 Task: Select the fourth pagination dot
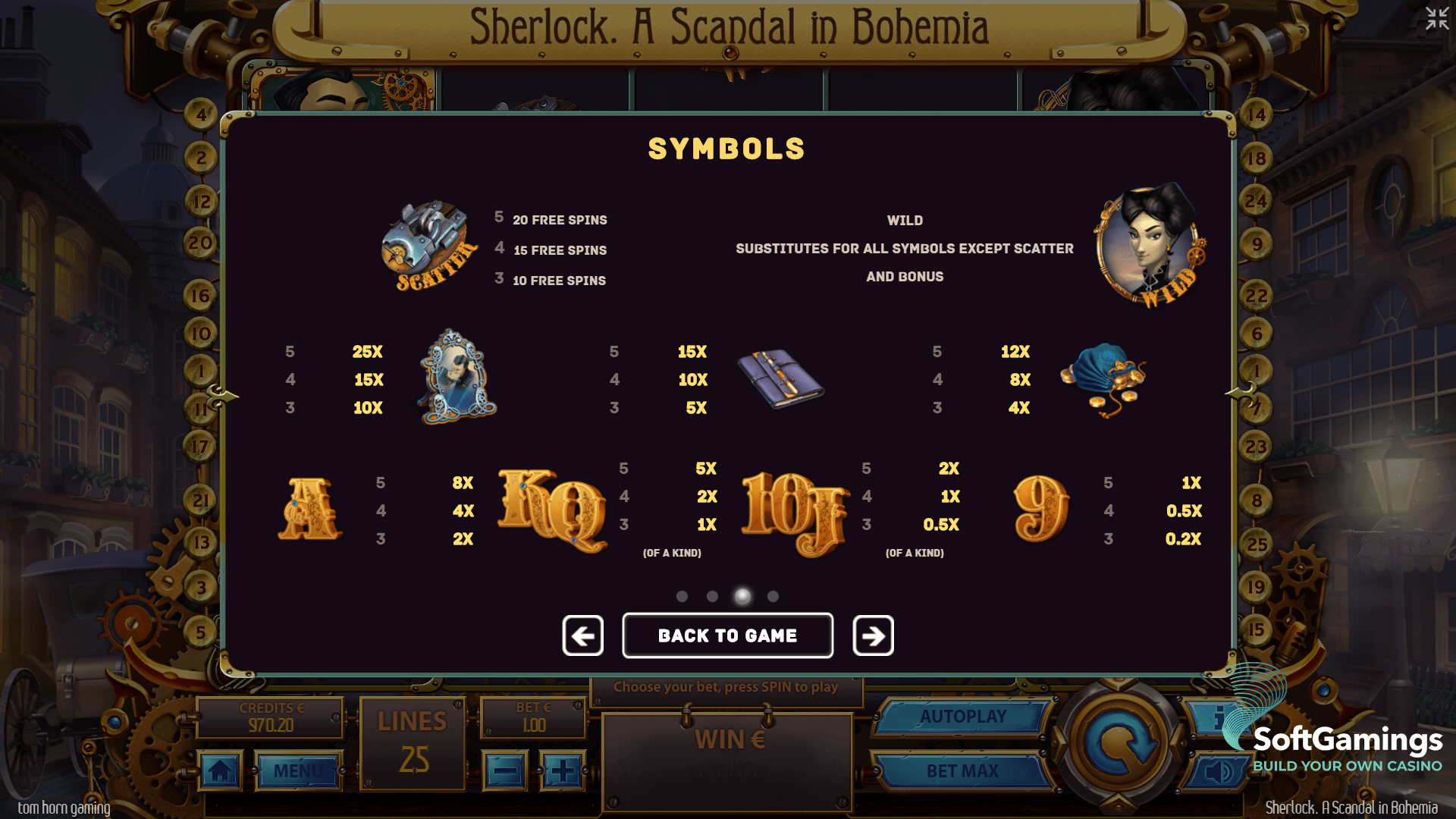pos(773,597)
